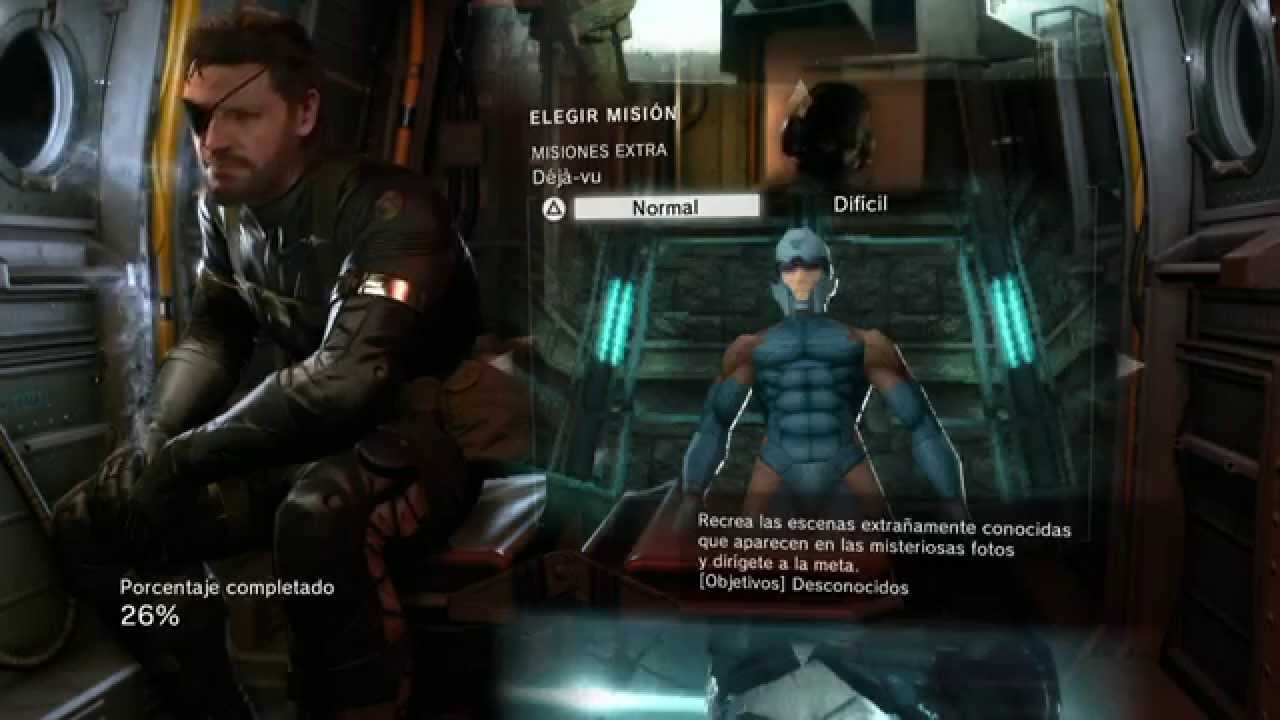Click the highlighted Normal button bar
The width and height of the screenshot is (1280, 720).
click(665, 206)
